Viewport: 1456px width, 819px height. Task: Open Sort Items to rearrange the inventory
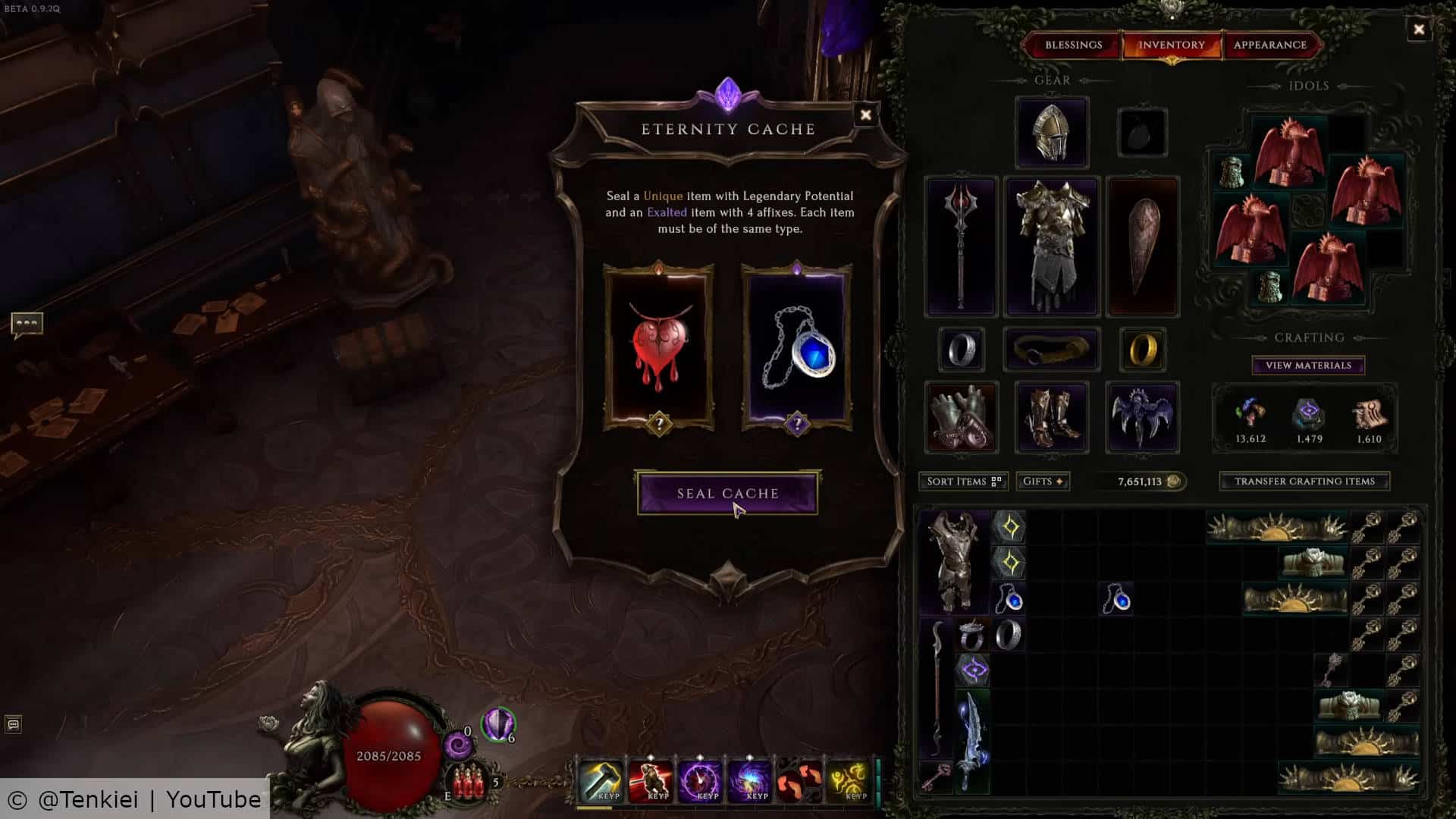click(962, 481)
